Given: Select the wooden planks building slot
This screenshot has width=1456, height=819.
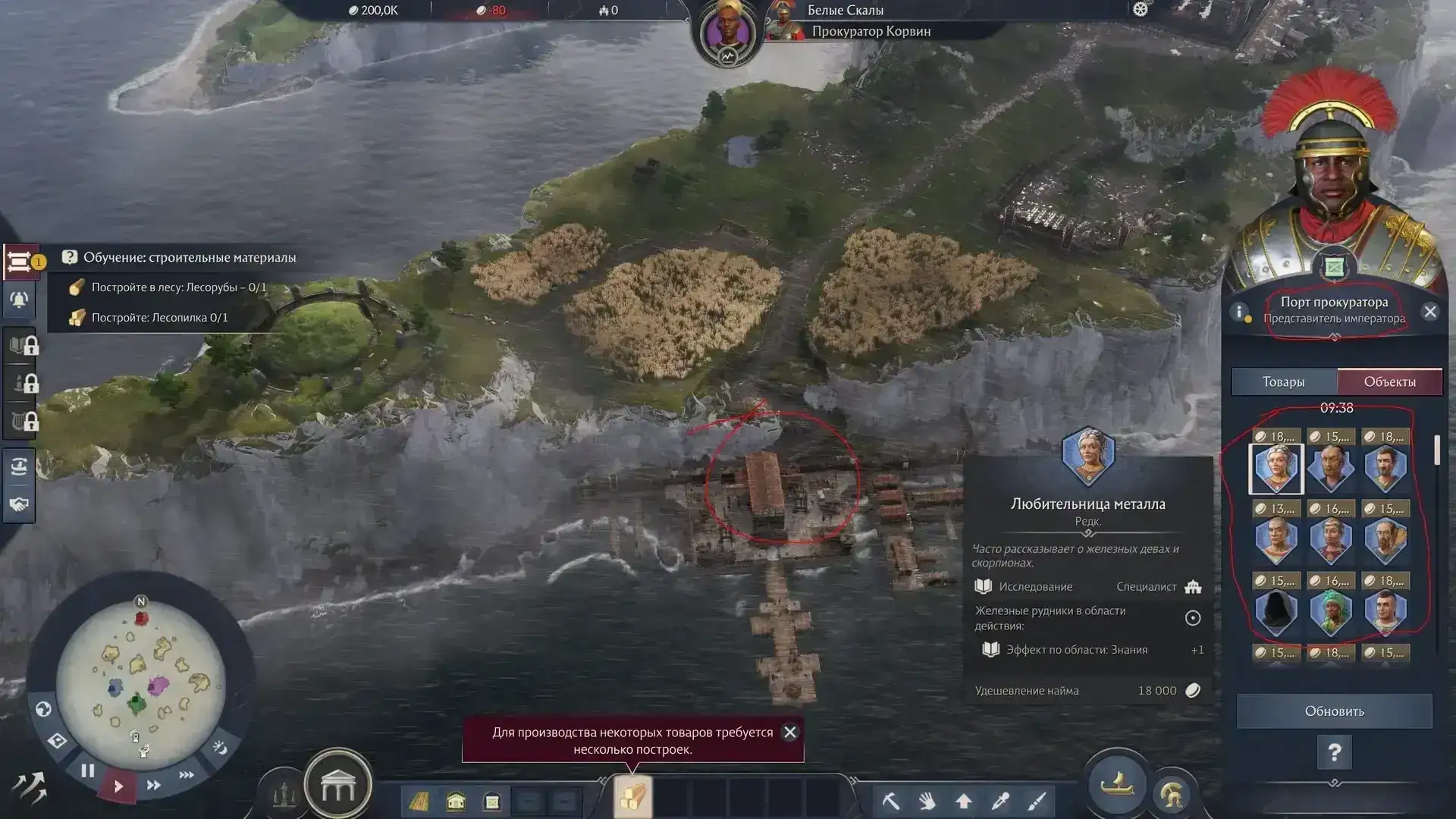Looking at the screenshot, I should point(632,798).
